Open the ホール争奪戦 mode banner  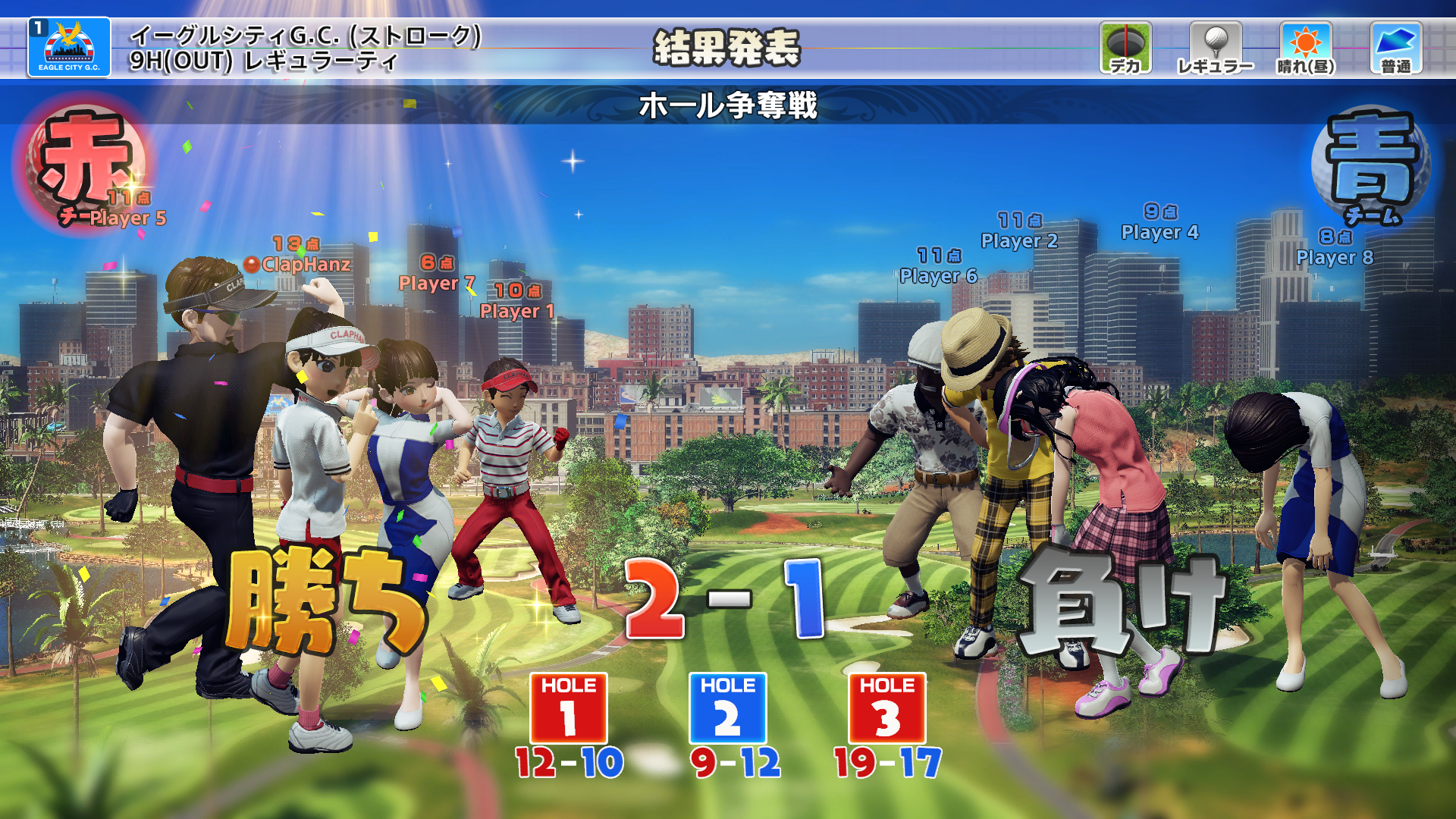pyautogui.click(x=730, y=107)
